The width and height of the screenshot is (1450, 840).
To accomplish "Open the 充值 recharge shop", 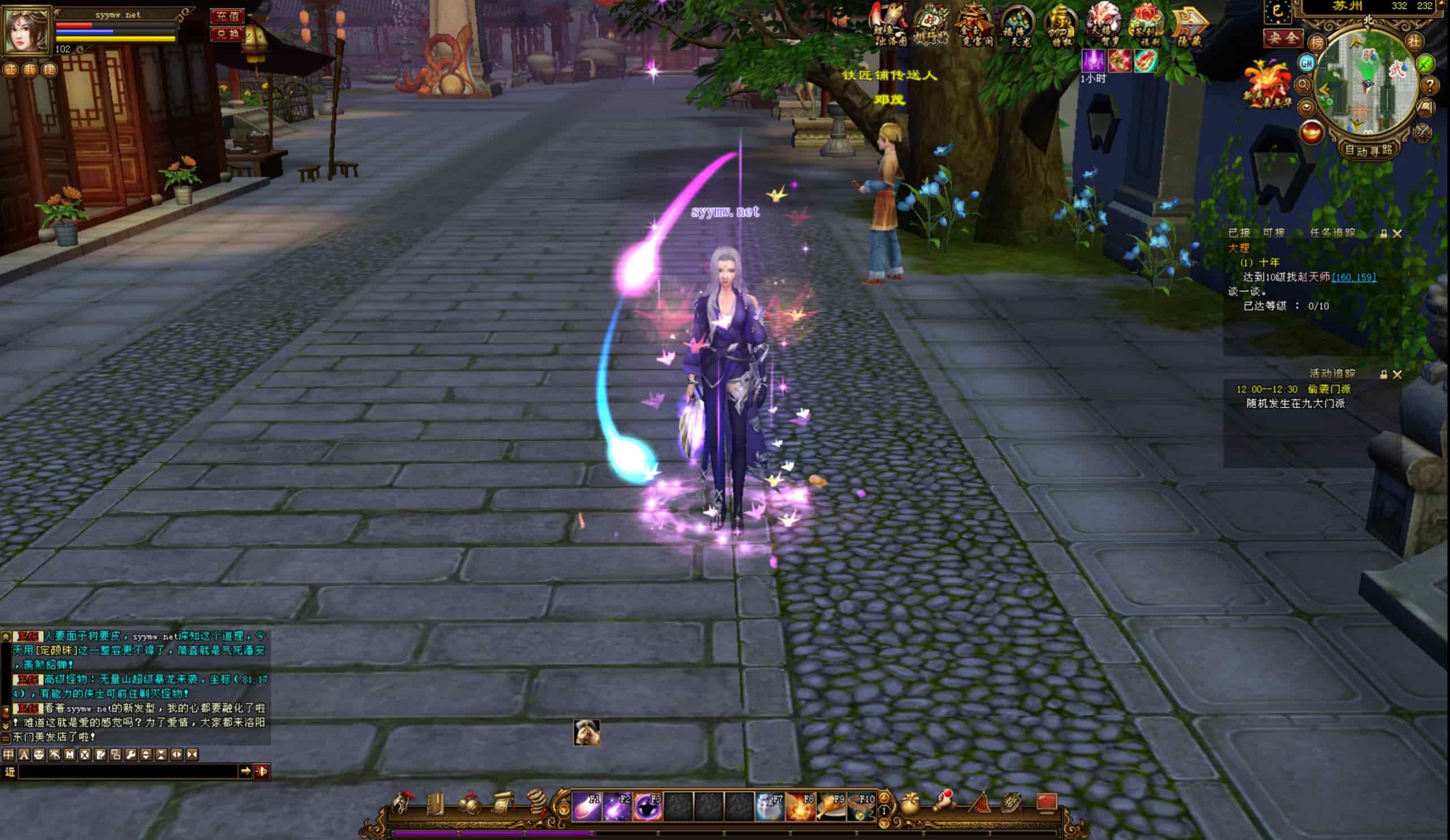I will (x=227, y=16).
